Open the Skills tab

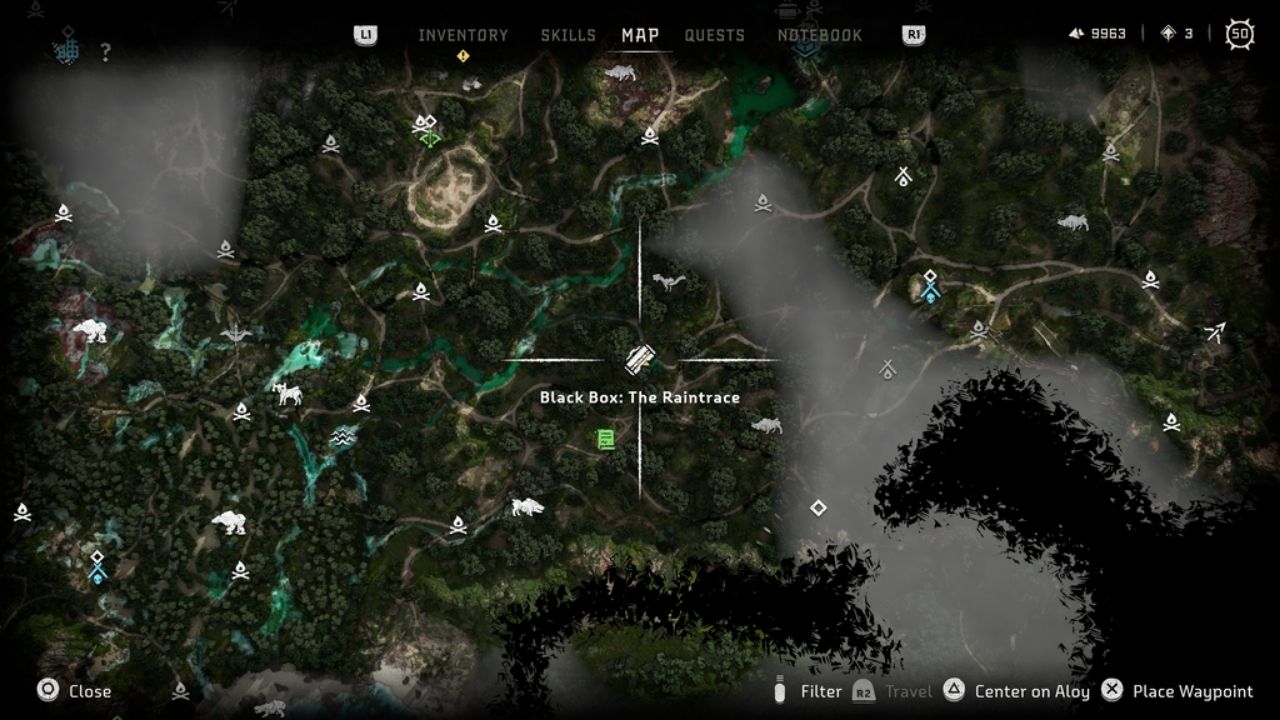[x=568, y=35]
